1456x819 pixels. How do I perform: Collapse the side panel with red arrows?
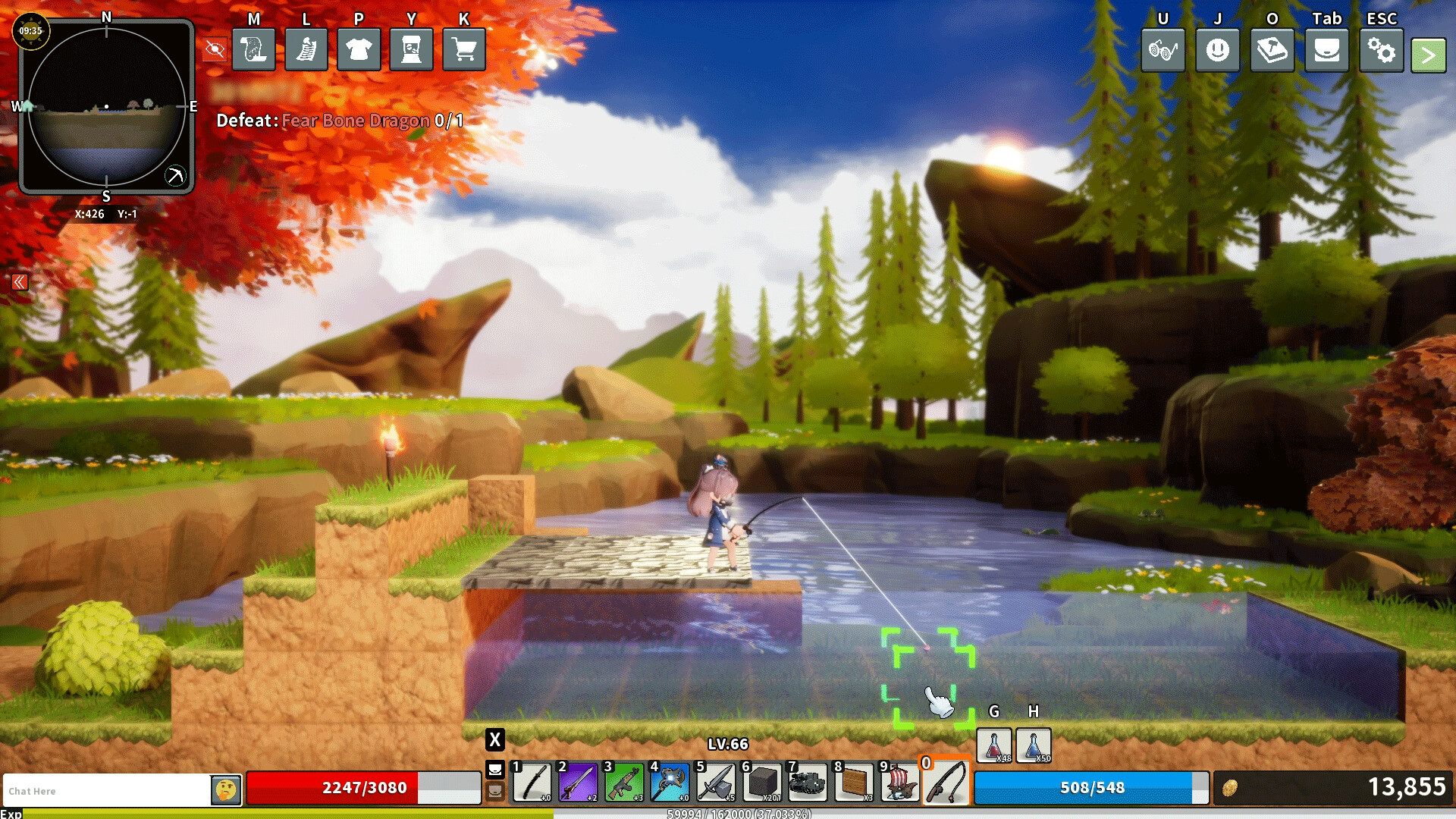pyautogui.click(x=20, y=283)
